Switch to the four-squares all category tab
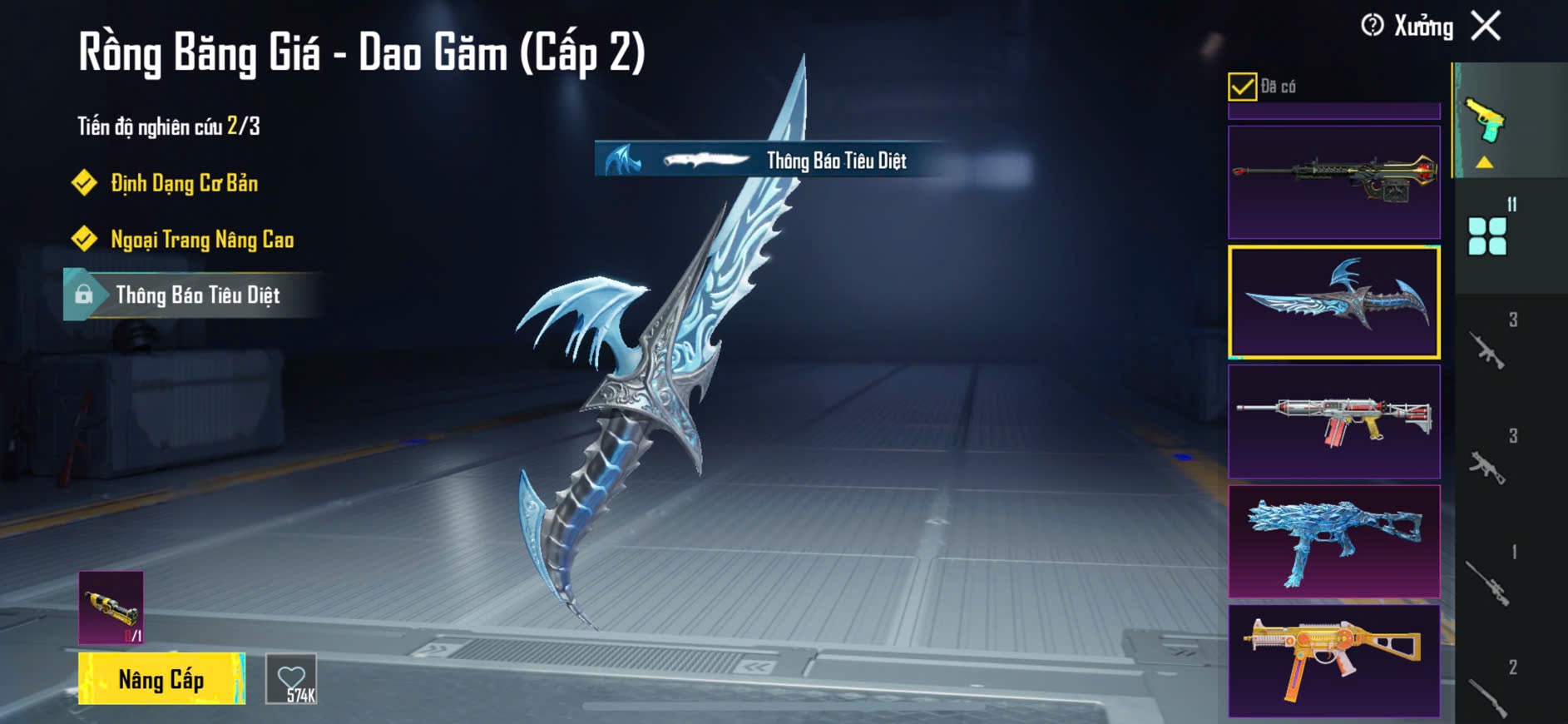The height and width of the screenshot is (724, 1568). (1487, 236)
